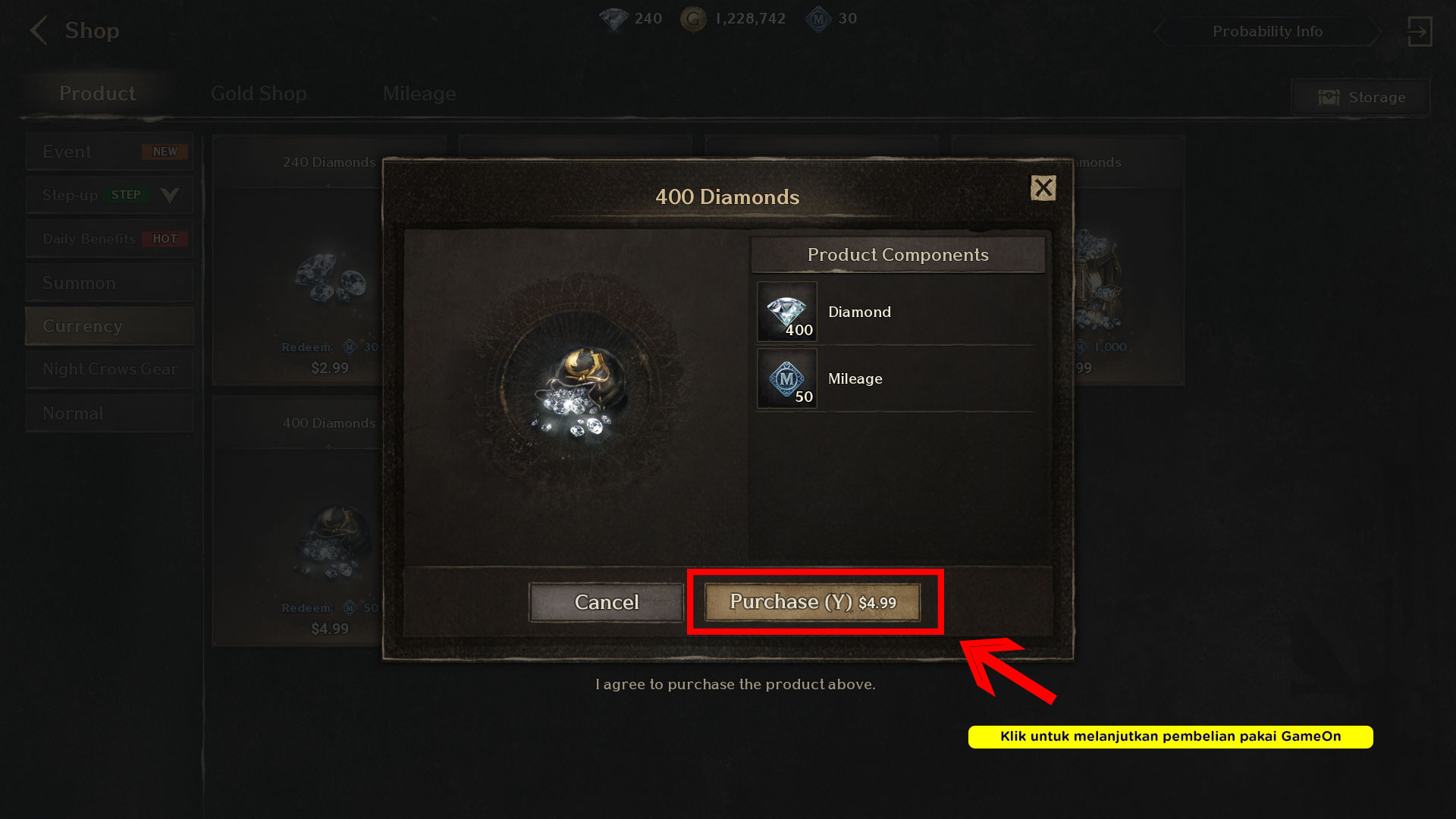This screenshot has width=1456, height=819.
Task: Go back from the Shop screen
Action: (38, 31)
